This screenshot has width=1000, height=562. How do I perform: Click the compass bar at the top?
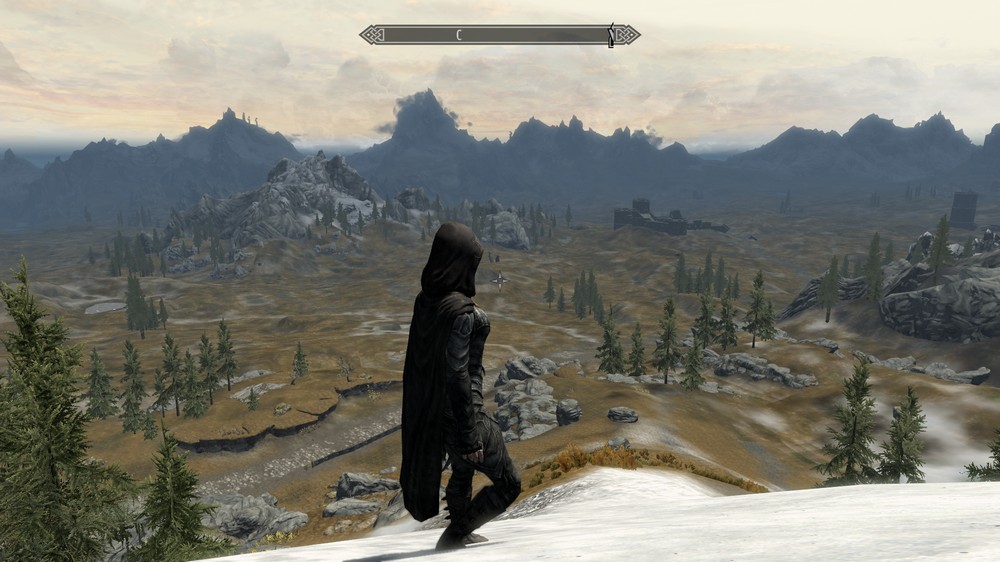(x=499, y=35)
